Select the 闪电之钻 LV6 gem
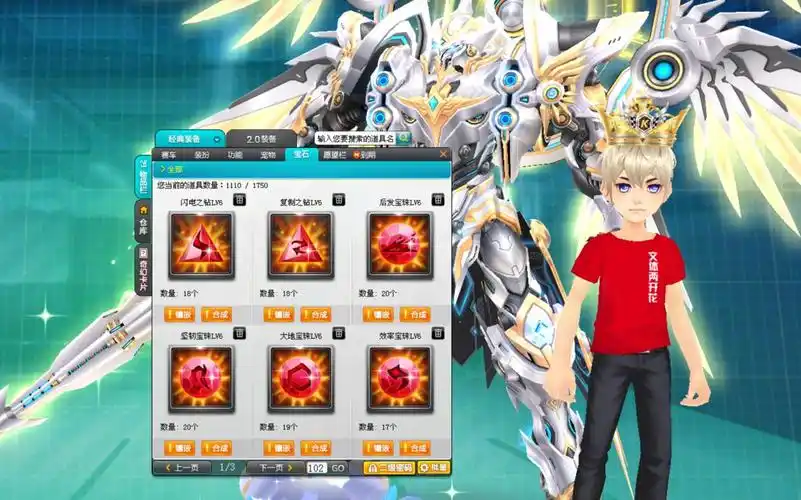The image size is (801, 500). (x=201, y=245)
